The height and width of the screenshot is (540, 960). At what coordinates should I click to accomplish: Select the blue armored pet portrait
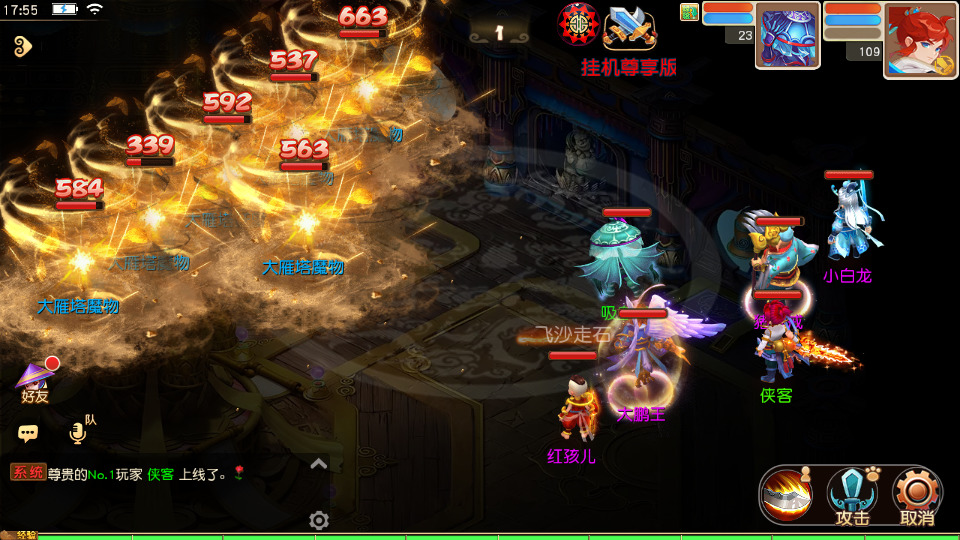(x=787, y=35)
